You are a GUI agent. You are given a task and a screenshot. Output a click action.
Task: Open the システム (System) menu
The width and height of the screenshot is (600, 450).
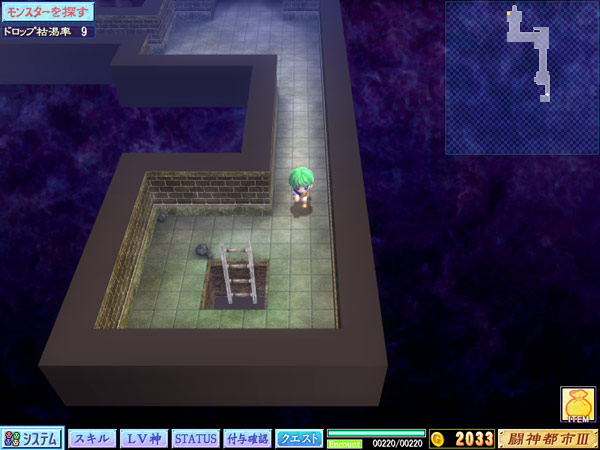pyautogui.click(x=33, y=438)
